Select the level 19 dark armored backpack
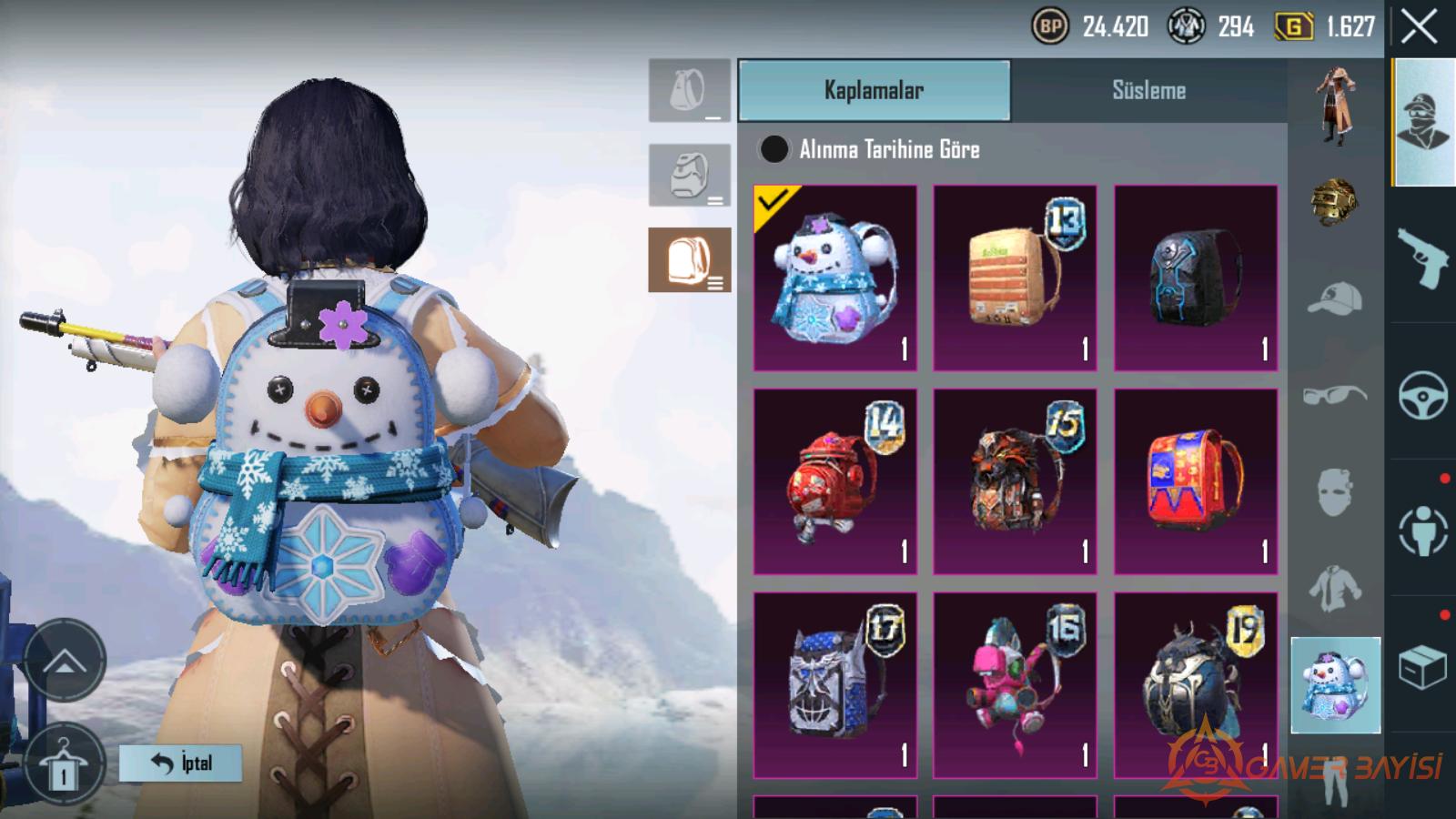The width and height of the screenshot is (1456, 819). (x=1195, y=684)
